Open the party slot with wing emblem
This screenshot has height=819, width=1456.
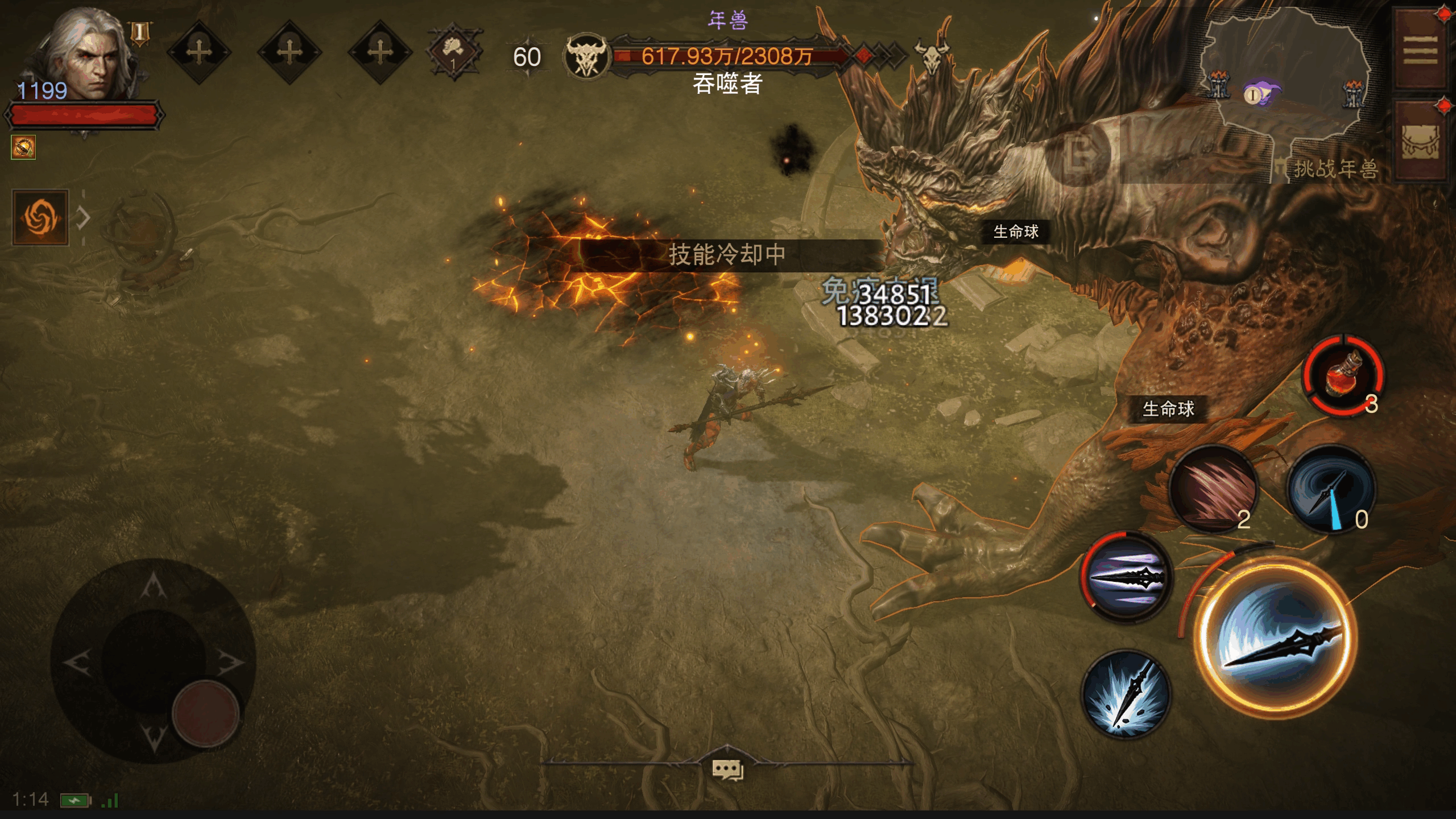point(454,52)
